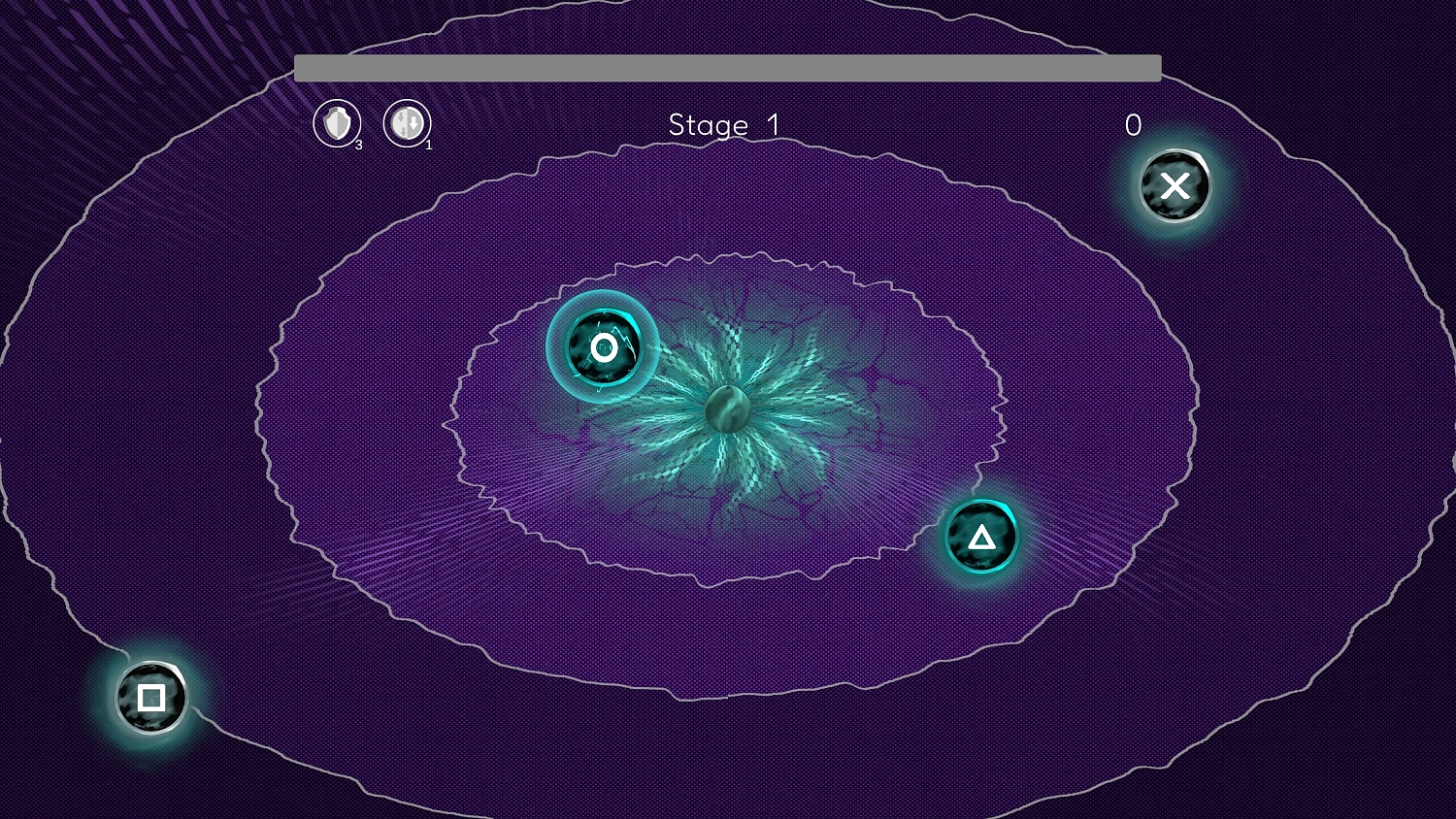Select the shield power-up icon
Image resolution: width=1456 pixels, height=819 pixels.
click(x=336, y=124)
